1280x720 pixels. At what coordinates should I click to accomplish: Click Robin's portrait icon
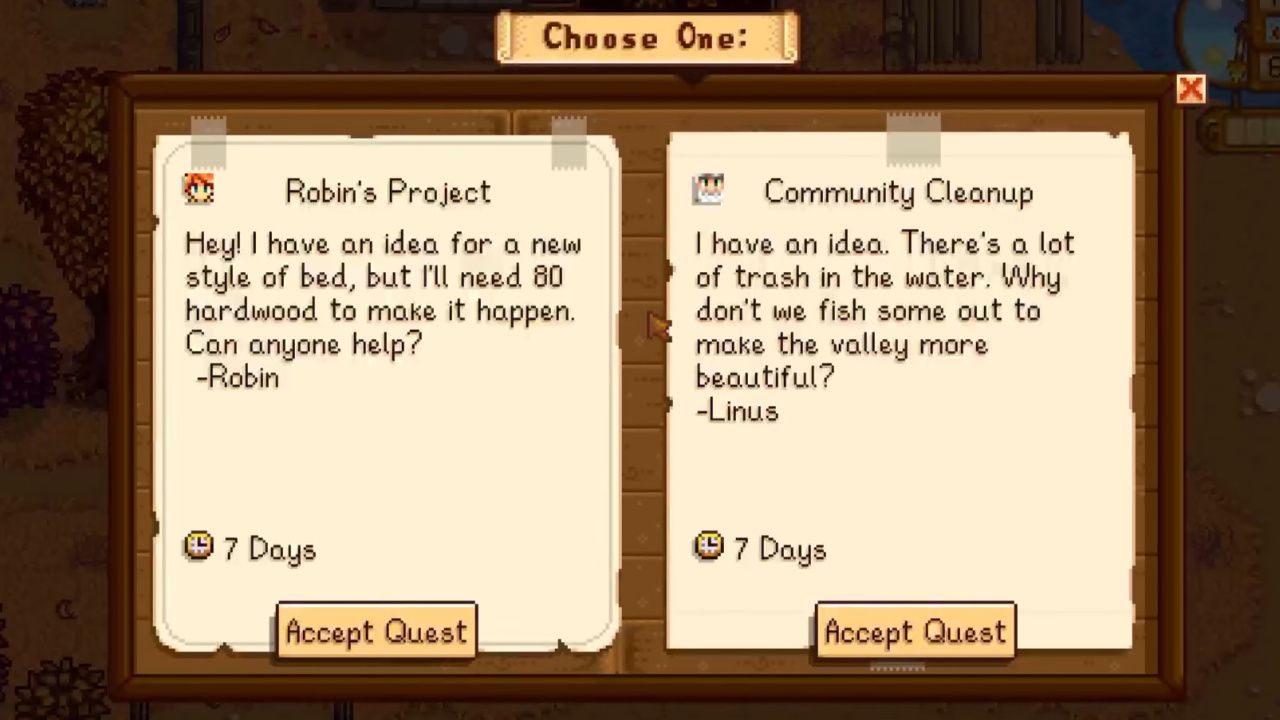[x=198, y=190]
